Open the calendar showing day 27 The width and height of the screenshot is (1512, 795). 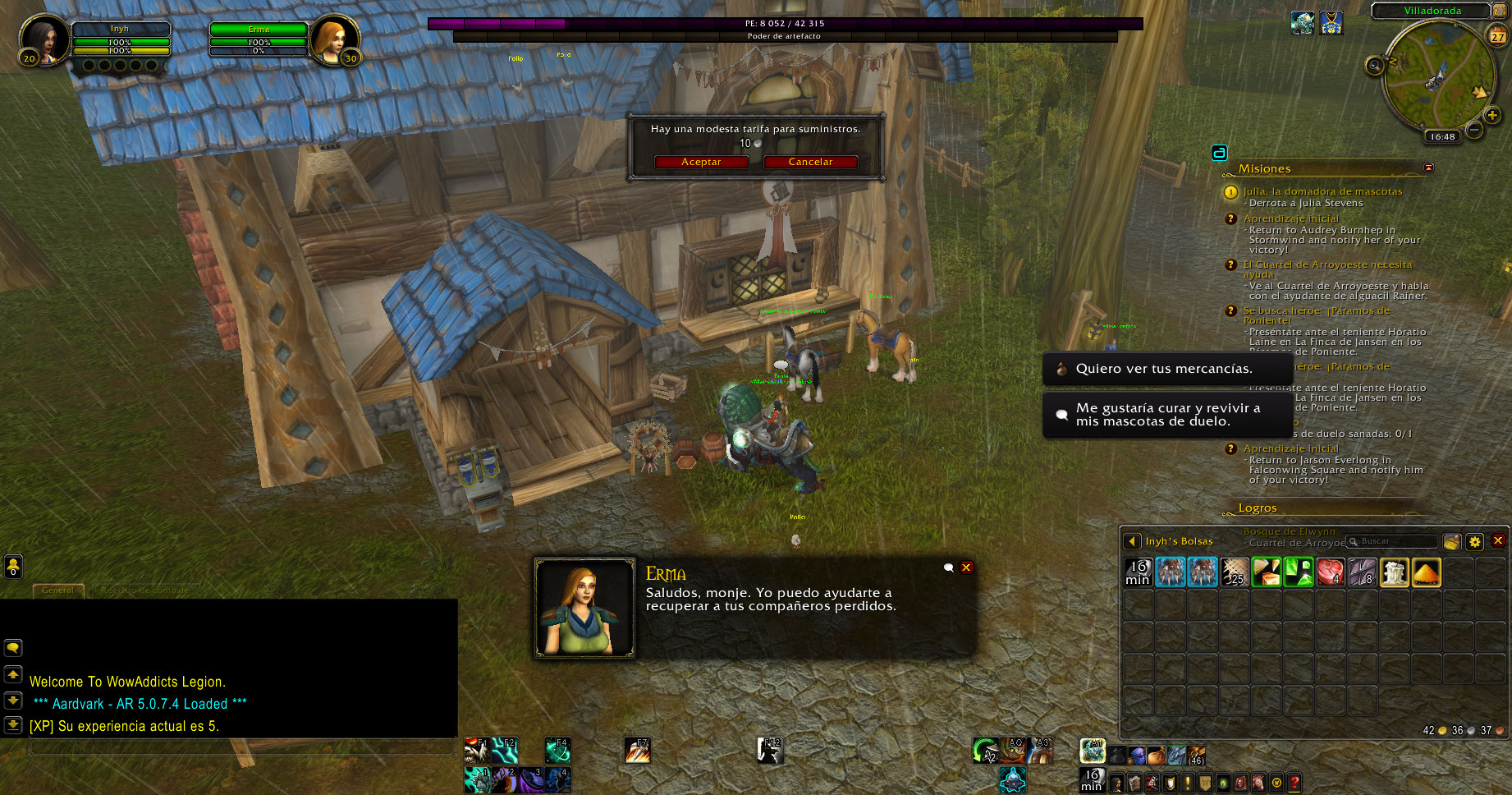click(1498, 36)
